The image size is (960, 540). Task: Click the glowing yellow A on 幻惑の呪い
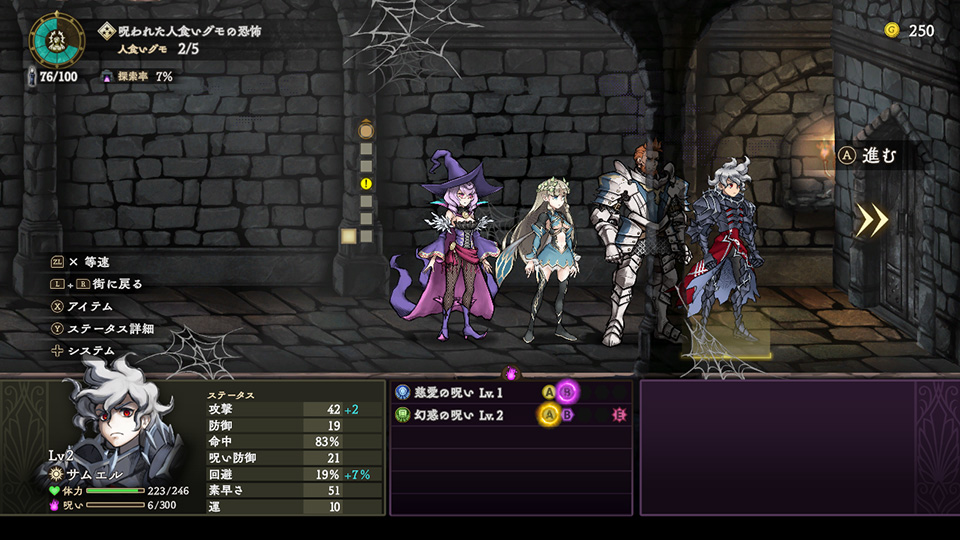point(549,414)
